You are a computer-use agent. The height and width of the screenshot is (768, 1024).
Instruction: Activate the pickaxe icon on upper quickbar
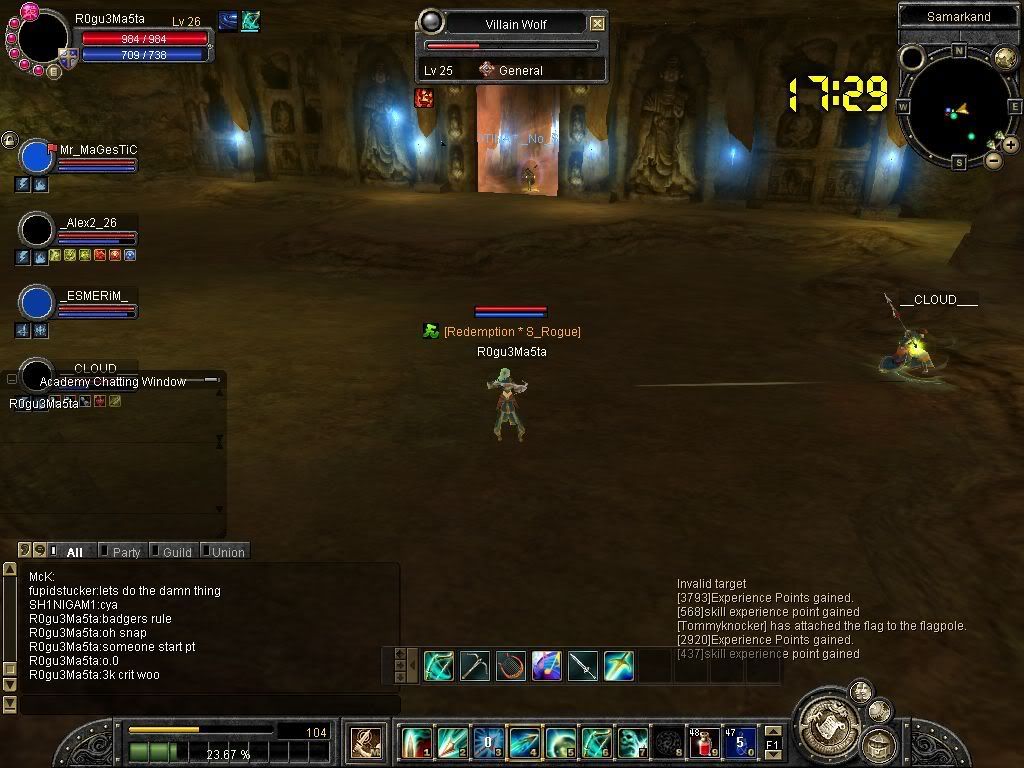[x=474, y=666]
